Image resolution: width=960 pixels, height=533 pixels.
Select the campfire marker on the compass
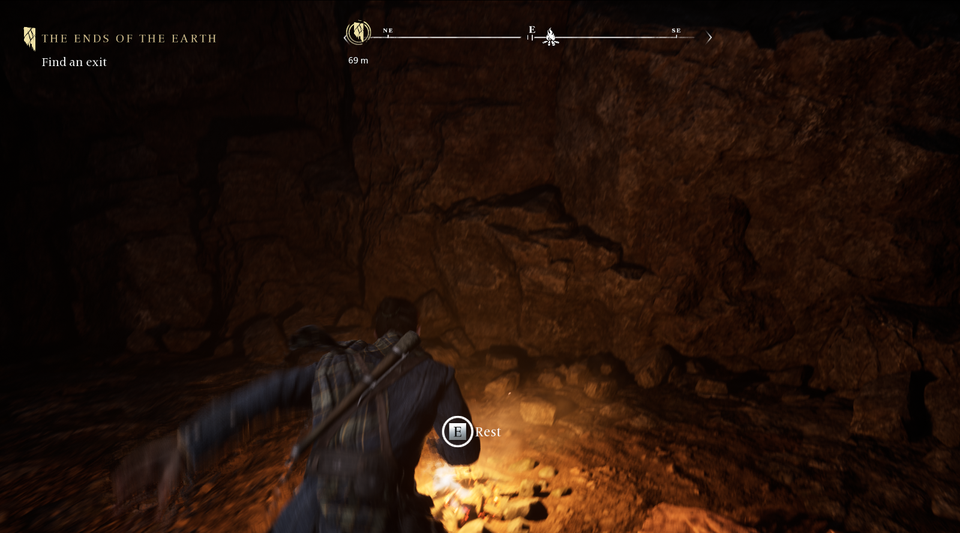click(x=549, y=38)
